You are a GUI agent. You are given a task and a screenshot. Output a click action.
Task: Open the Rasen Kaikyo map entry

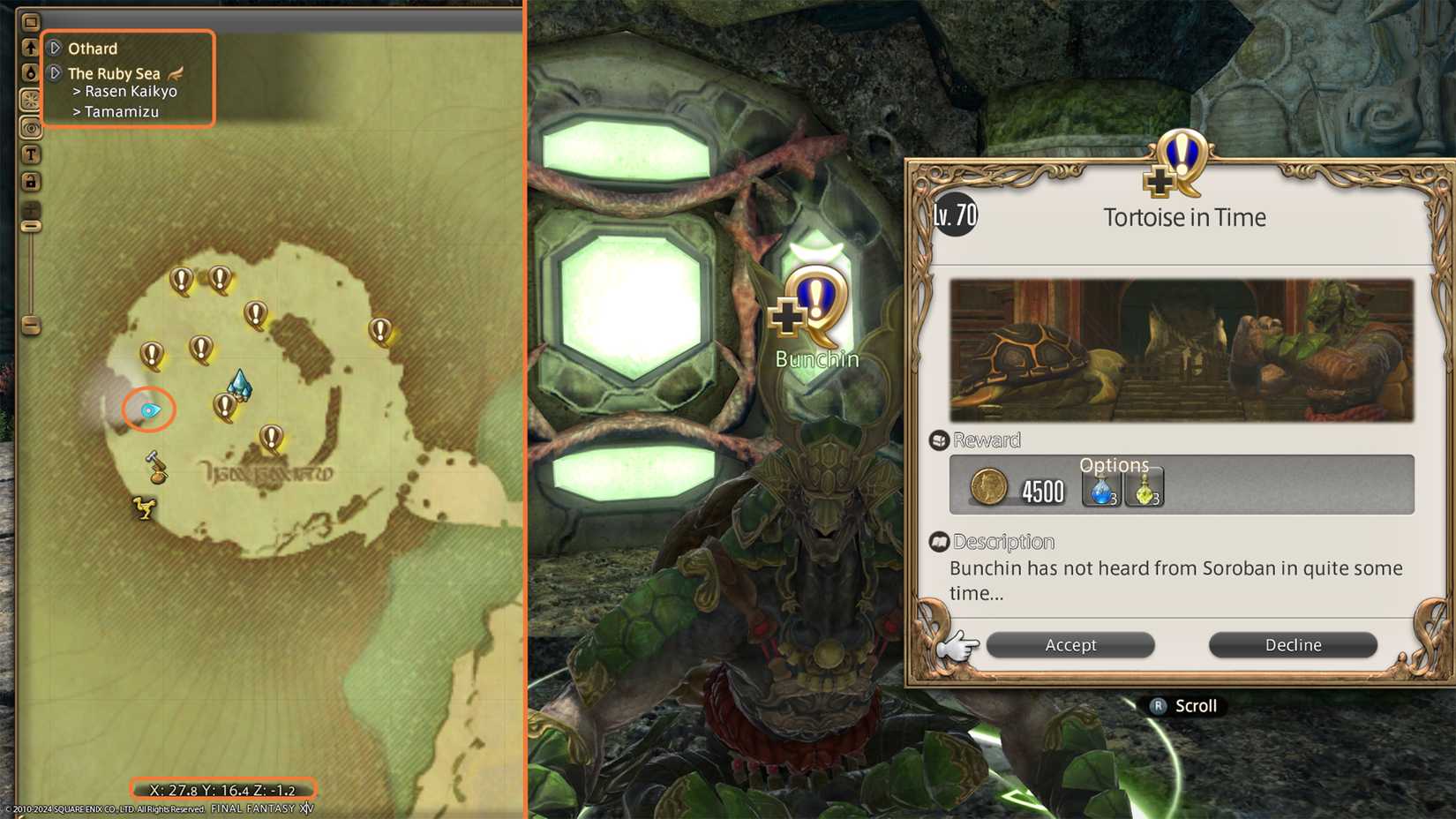[x=126, y=91]
